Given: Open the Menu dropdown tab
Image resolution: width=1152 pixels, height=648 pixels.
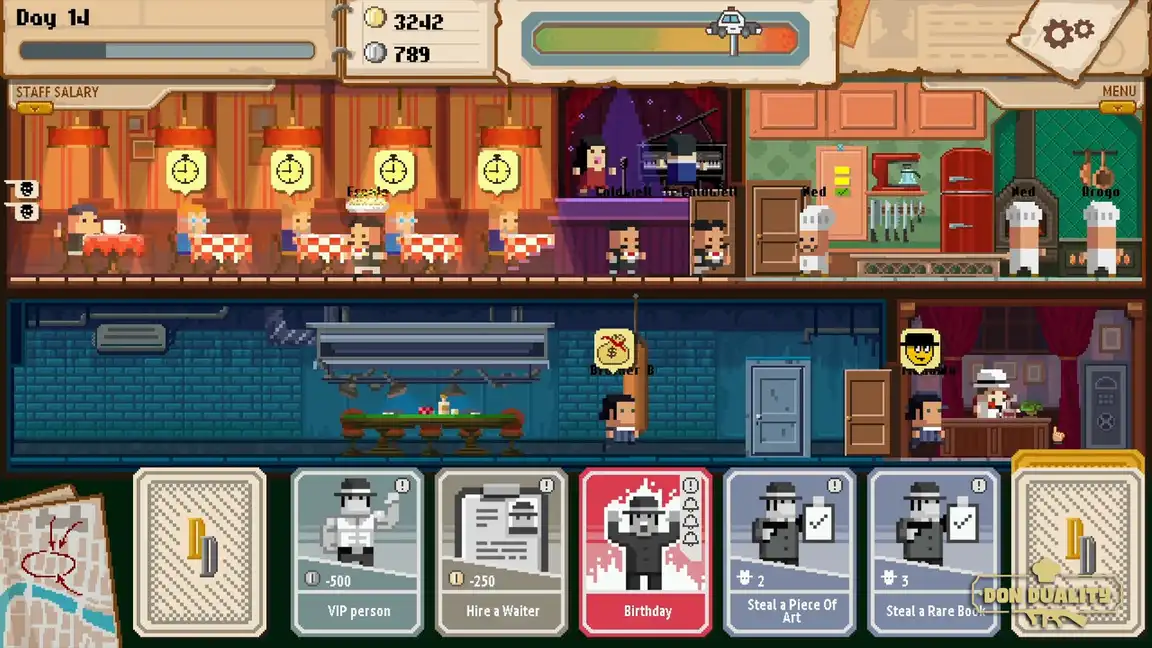Looking at the screenshot, I should coord(1118,106).
